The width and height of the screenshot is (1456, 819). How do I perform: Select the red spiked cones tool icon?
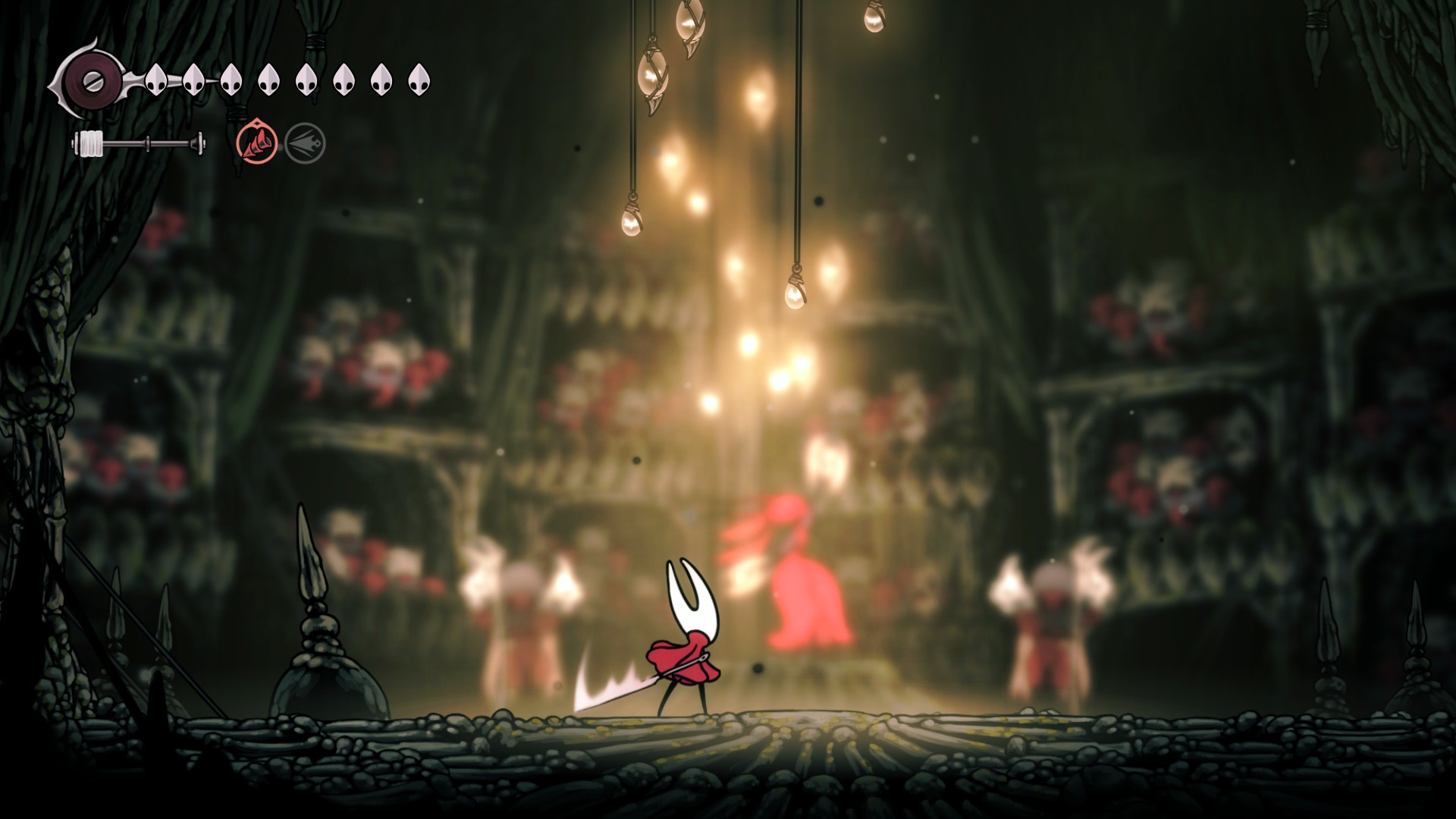pyautogui.click(x=257, y=142)
